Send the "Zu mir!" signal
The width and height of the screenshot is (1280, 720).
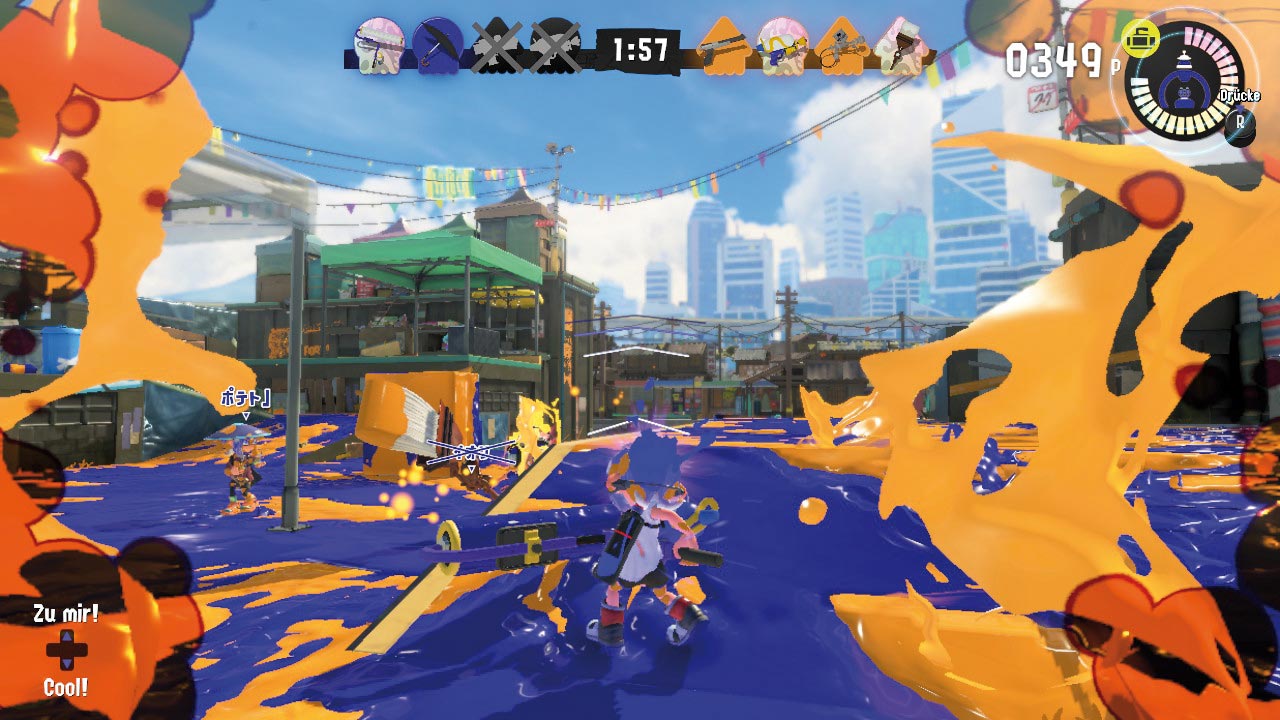(x=68, y=613)
